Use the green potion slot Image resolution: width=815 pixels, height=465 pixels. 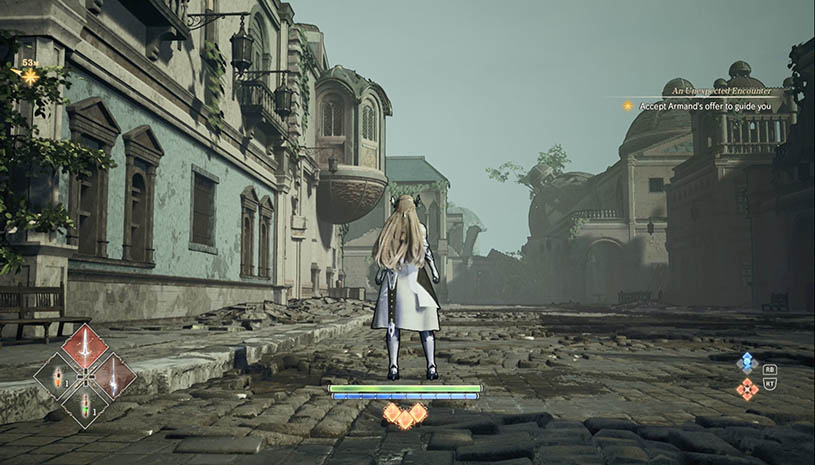(x=85, y=404)
